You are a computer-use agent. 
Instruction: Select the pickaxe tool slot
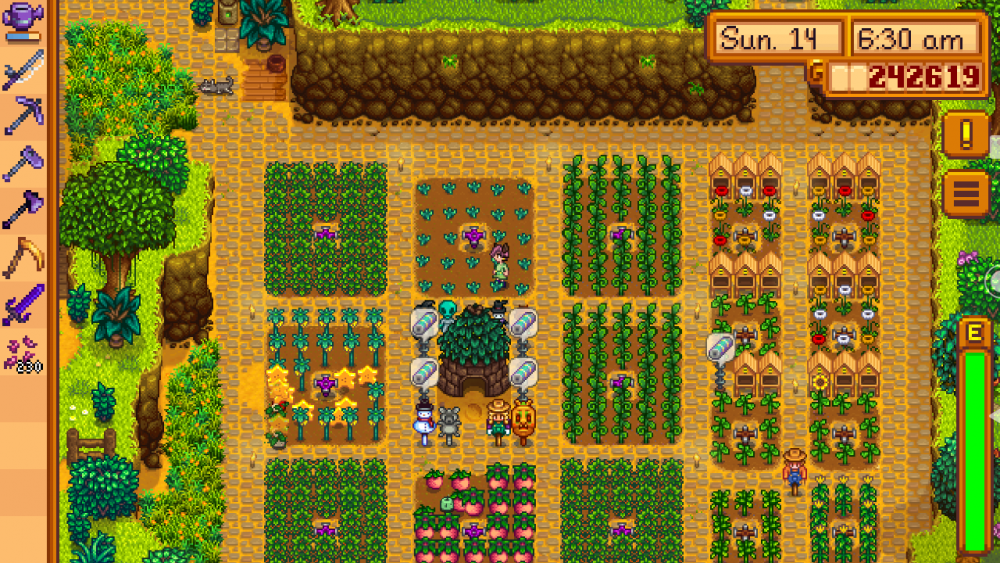click(22, 116)
